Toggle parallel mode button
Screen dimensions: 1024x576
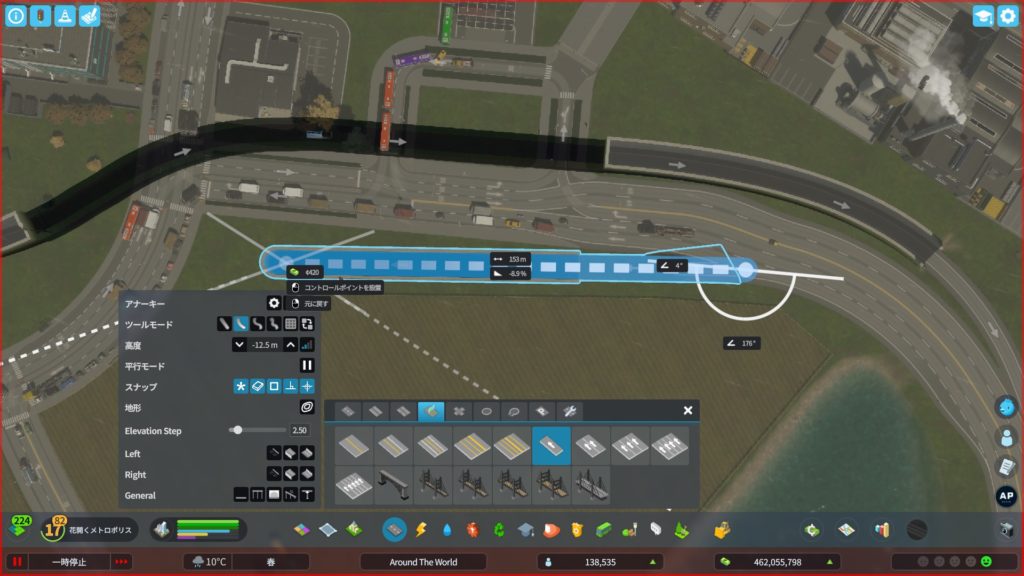(x=307, y=366)
